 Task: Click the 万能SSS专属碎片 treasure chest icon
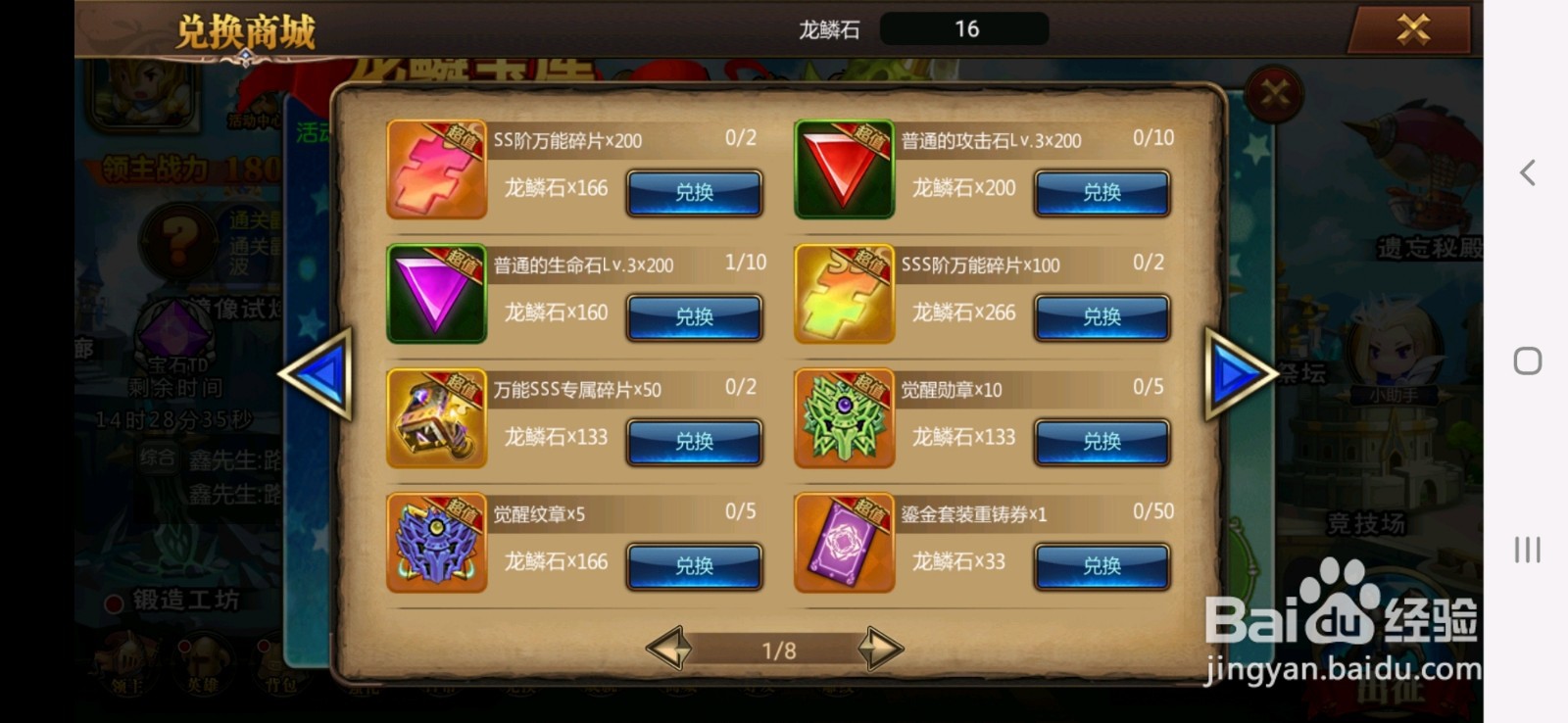(x=436, y=416)
